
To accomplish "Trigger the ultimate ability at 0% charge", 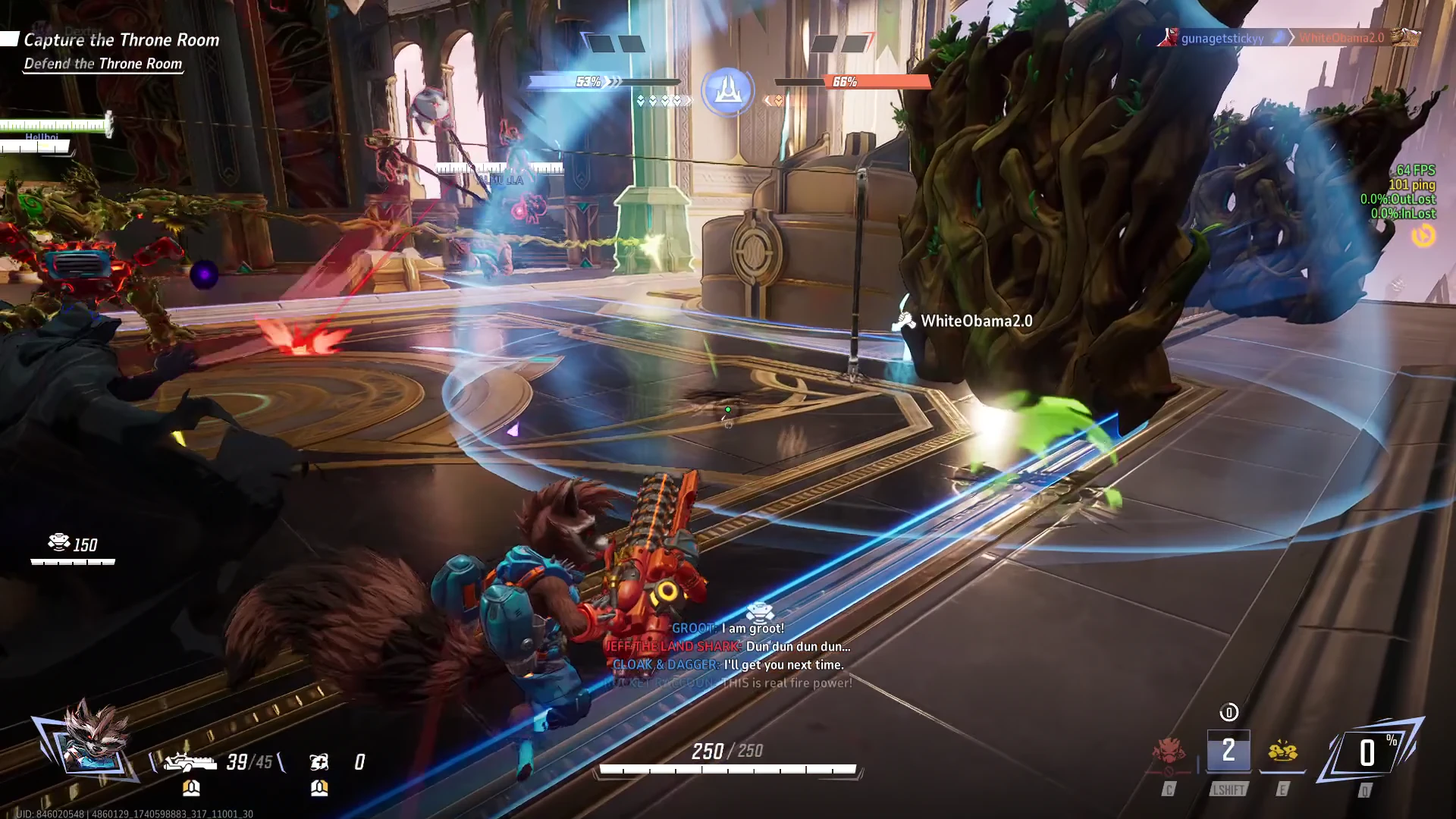I will [x=1367, y=753].
